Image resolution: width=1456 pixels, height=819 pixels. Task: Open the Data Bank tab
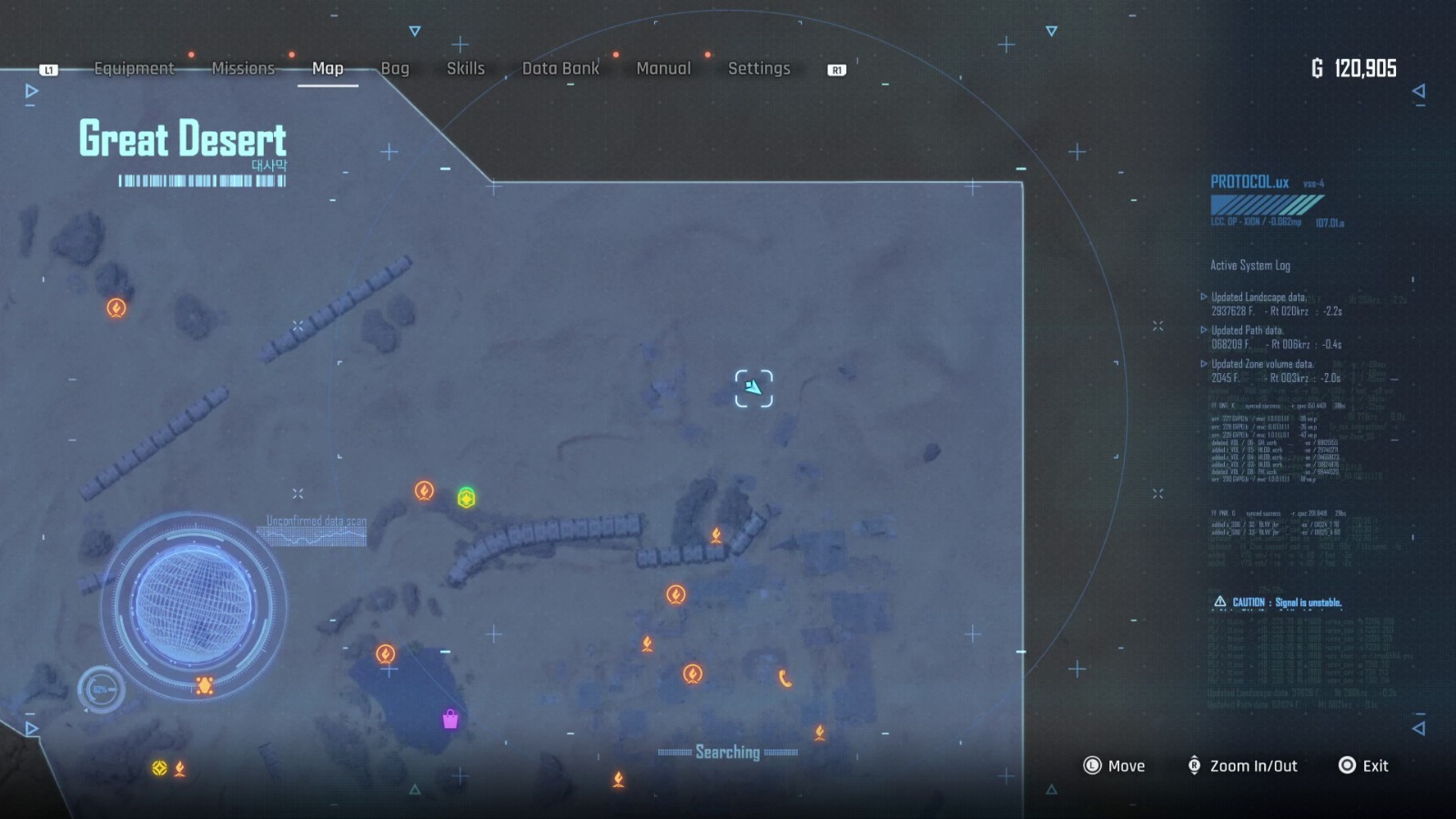pyautogui.click(x=561, y=68)
